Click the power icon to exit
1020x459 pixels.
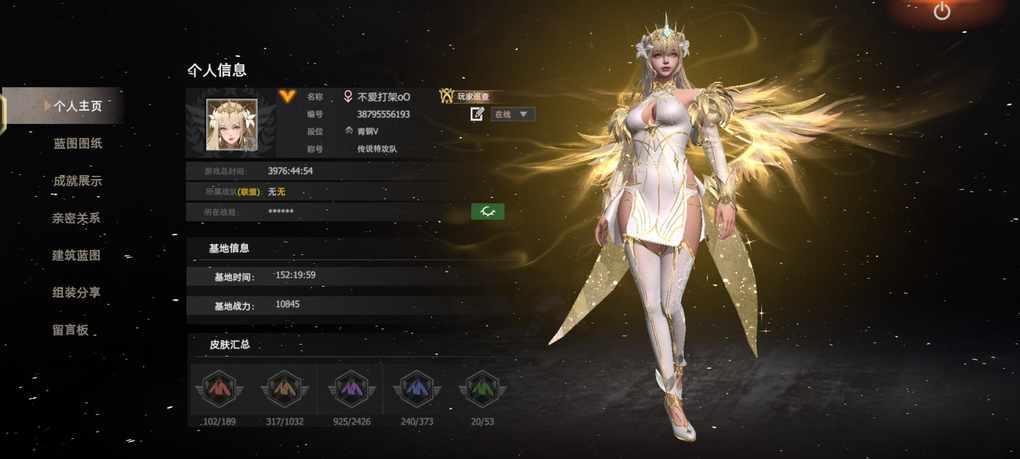click(941, 12)
